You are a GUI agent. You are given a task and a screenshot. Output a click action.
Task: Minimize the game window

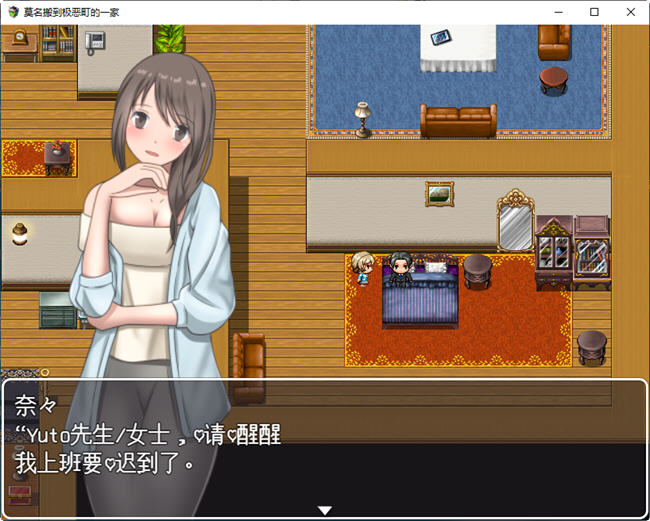point(560,12)
